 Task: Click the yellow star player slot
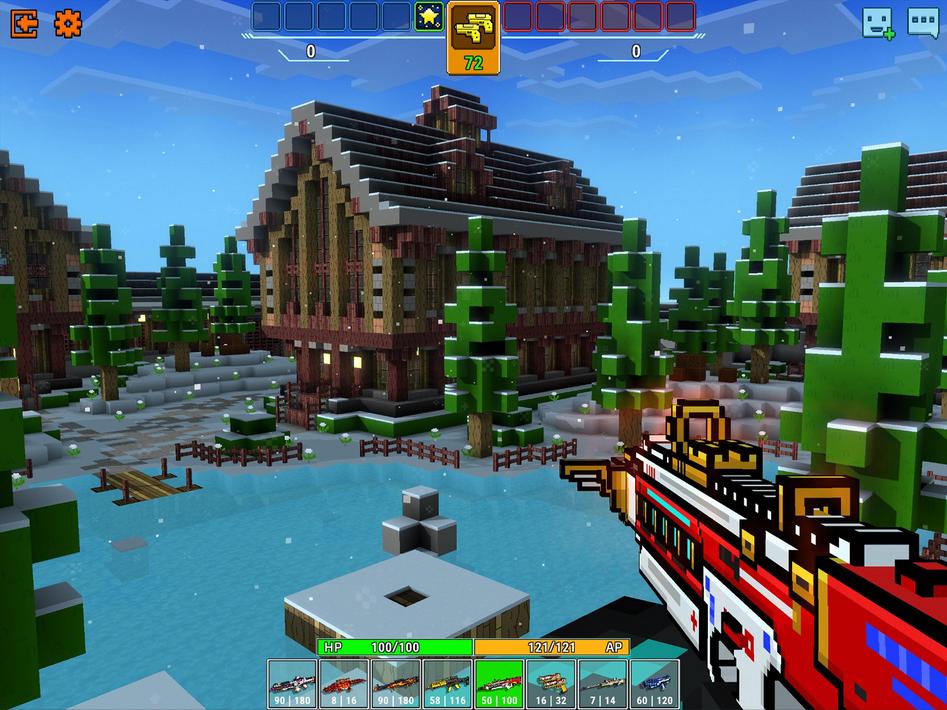[x=429, y=16]
